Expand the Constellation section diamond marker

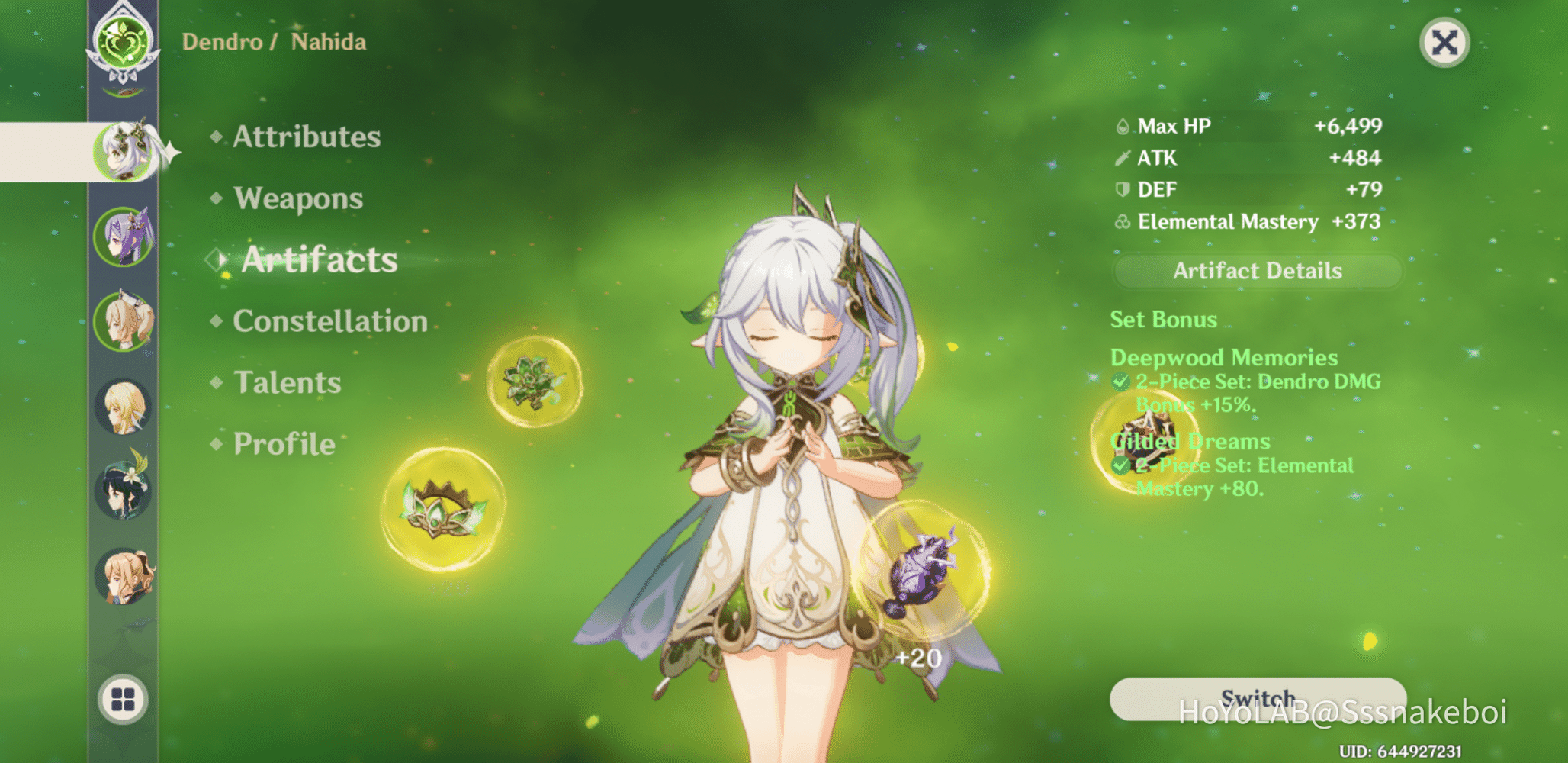coord(216,321)
